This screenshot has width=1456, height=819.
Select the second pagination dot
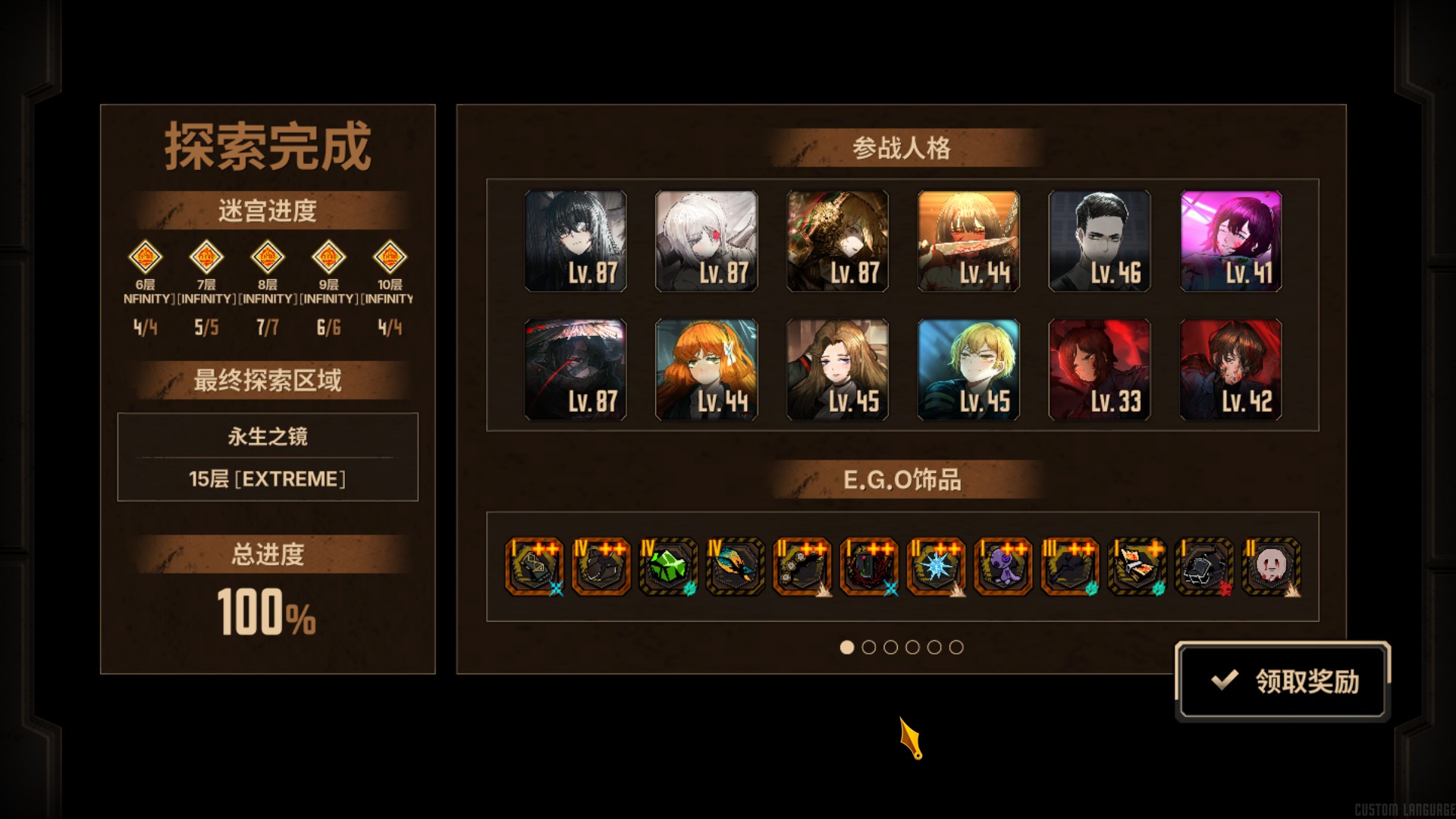tap(868, 648)
